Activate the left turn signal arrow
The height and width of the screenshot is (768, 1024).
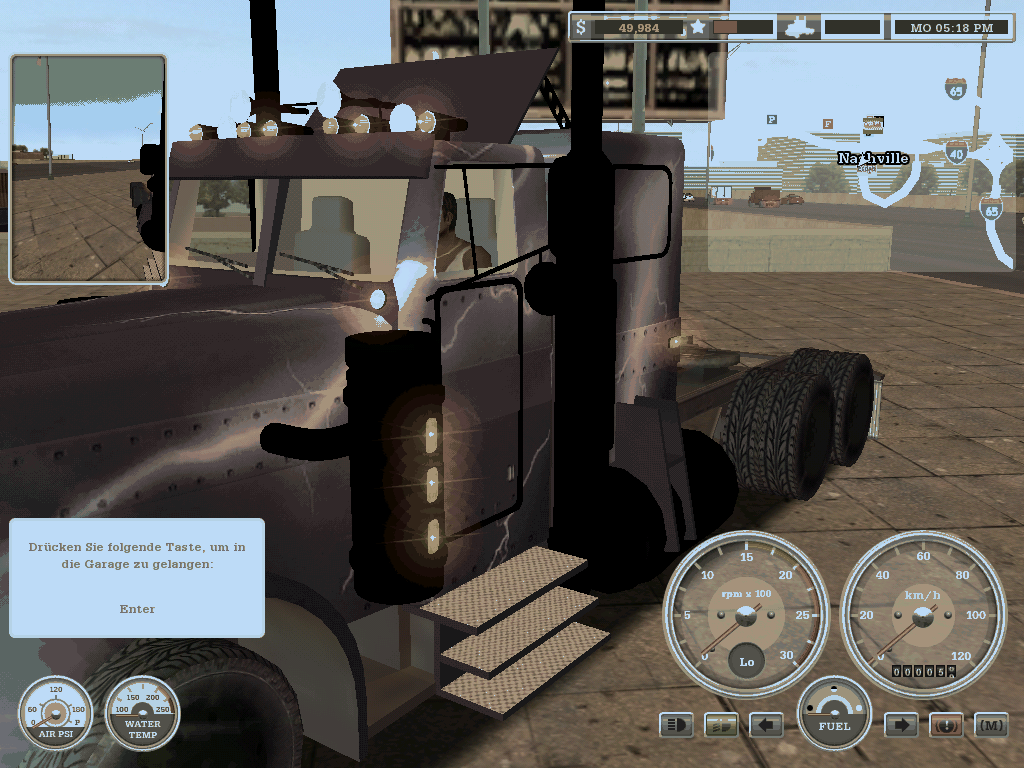pyautogui.click(x=766, y=724)
